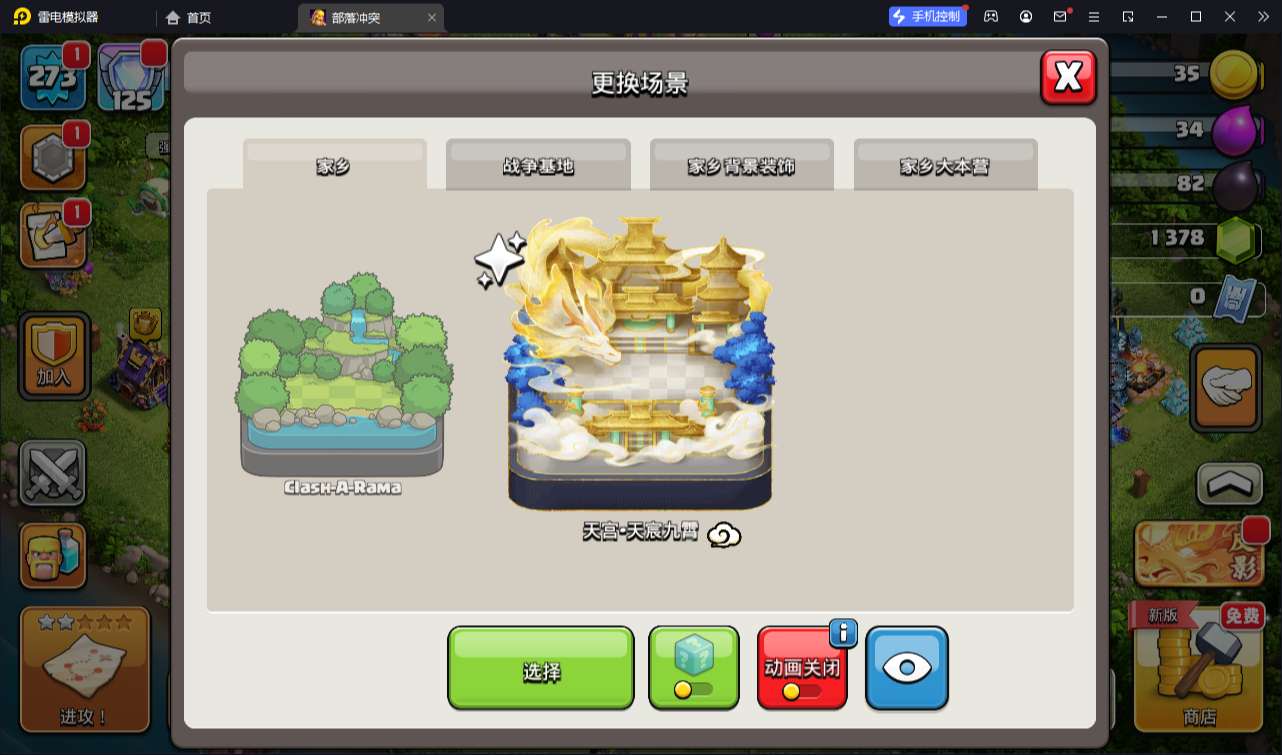Toggle the 动画关闭 animation switch
The image size is (1282, 755).
click(x=802, y=668)
